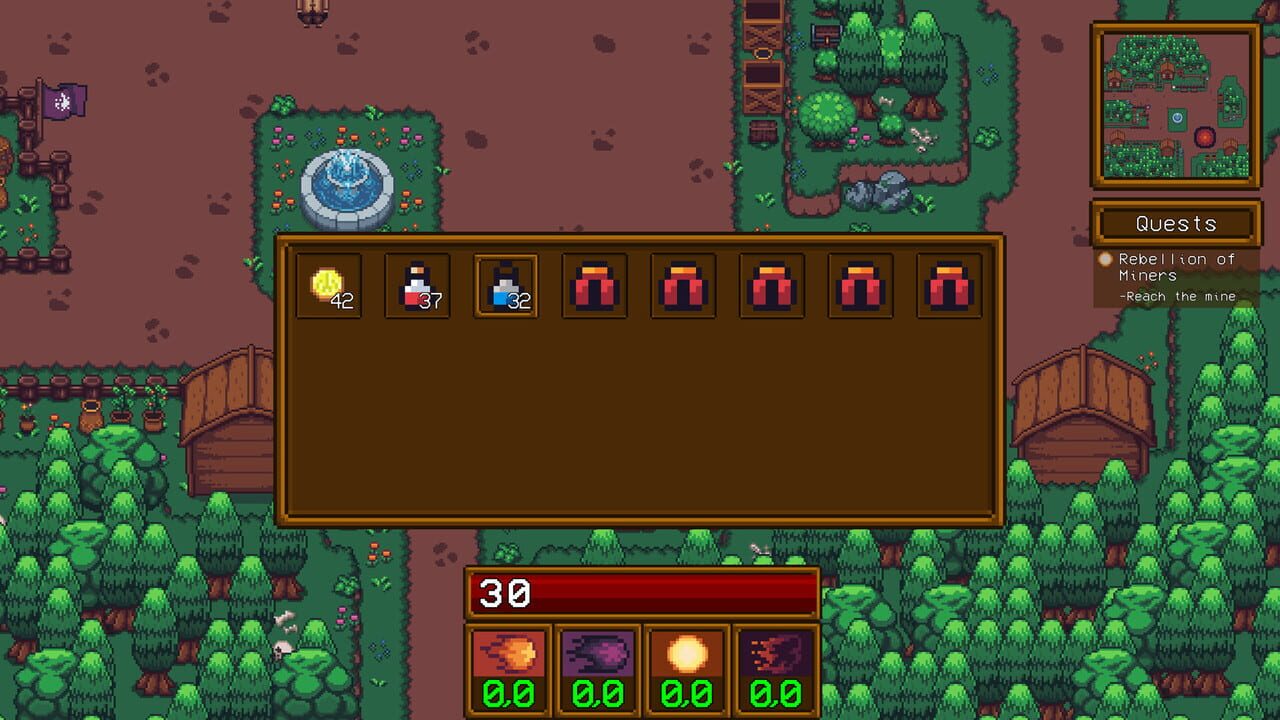
Task: Click the player marker on the minimap
Action: [x=1177, y=117]
